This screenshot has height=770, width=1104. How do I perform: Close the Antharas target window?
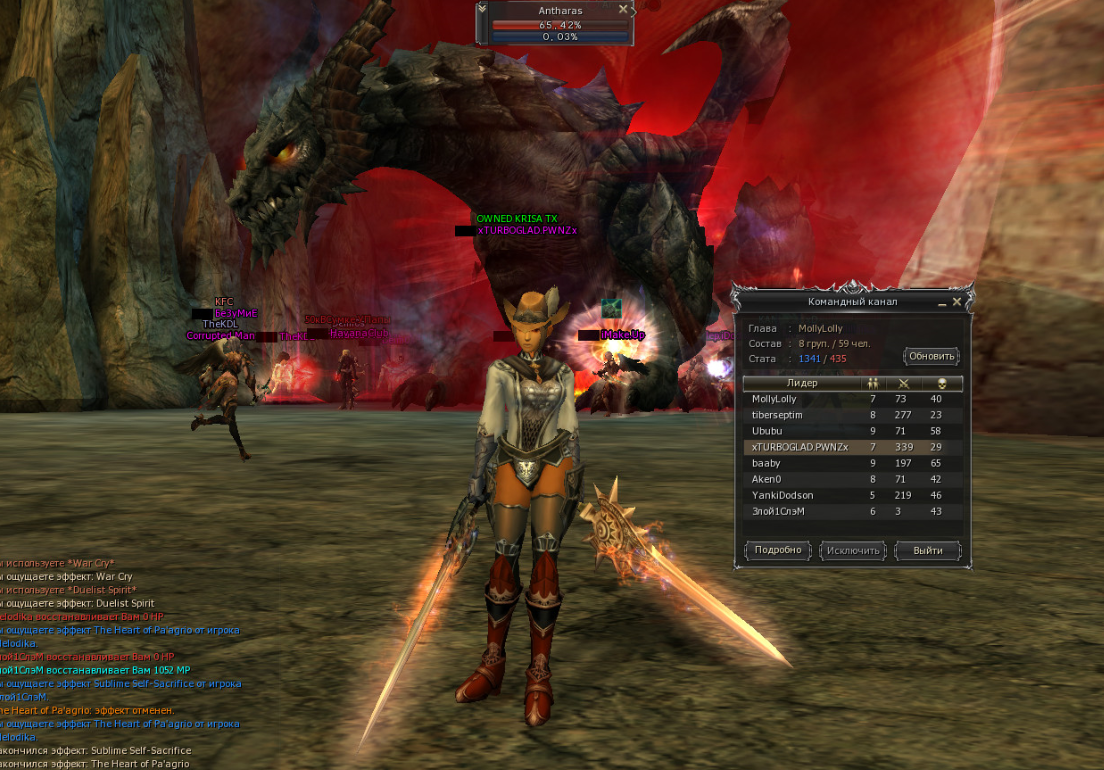(x=623, y=9)
